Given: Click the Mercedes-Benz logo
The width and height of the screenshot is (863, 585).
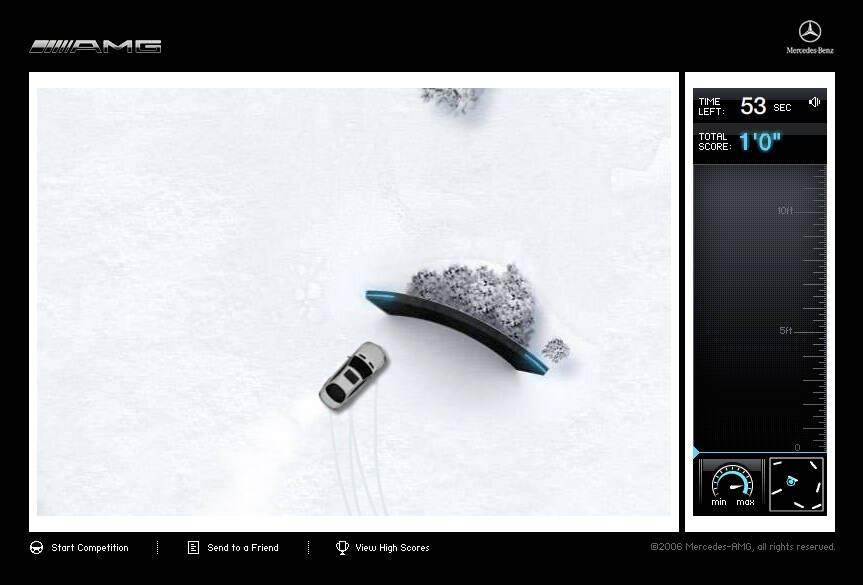Looking at the screenshot, I should click(x=809, y=37).
